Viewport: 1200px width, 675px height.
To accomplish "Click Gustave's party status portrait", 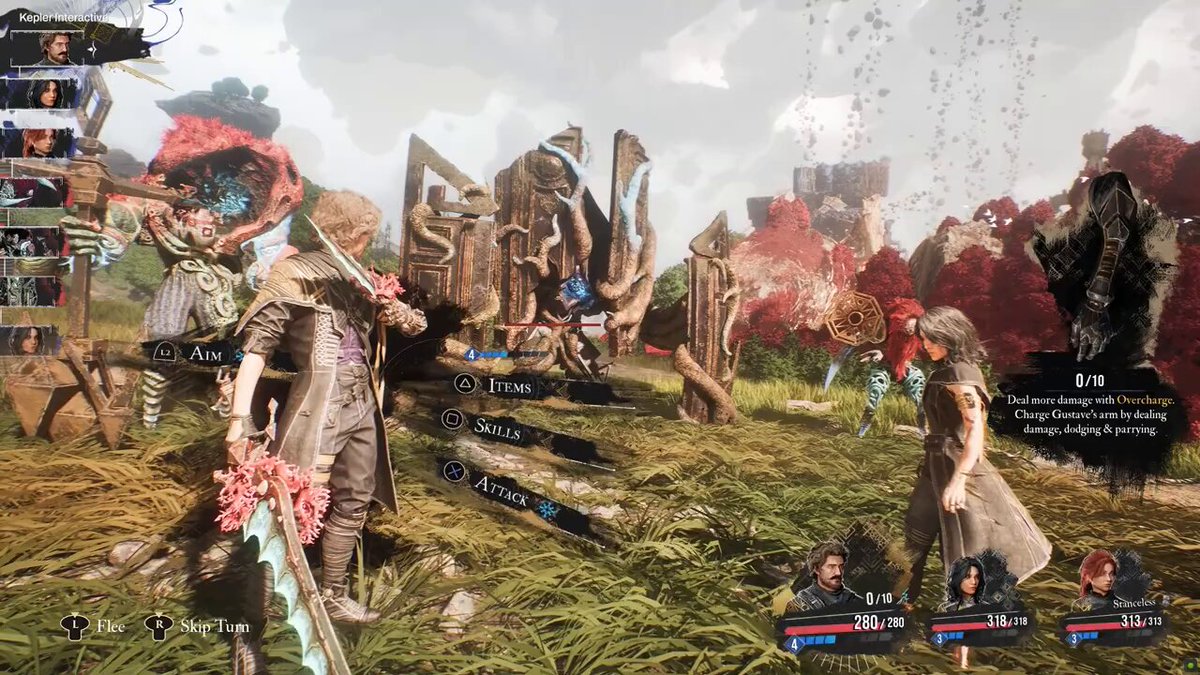I will click(828, 577).
